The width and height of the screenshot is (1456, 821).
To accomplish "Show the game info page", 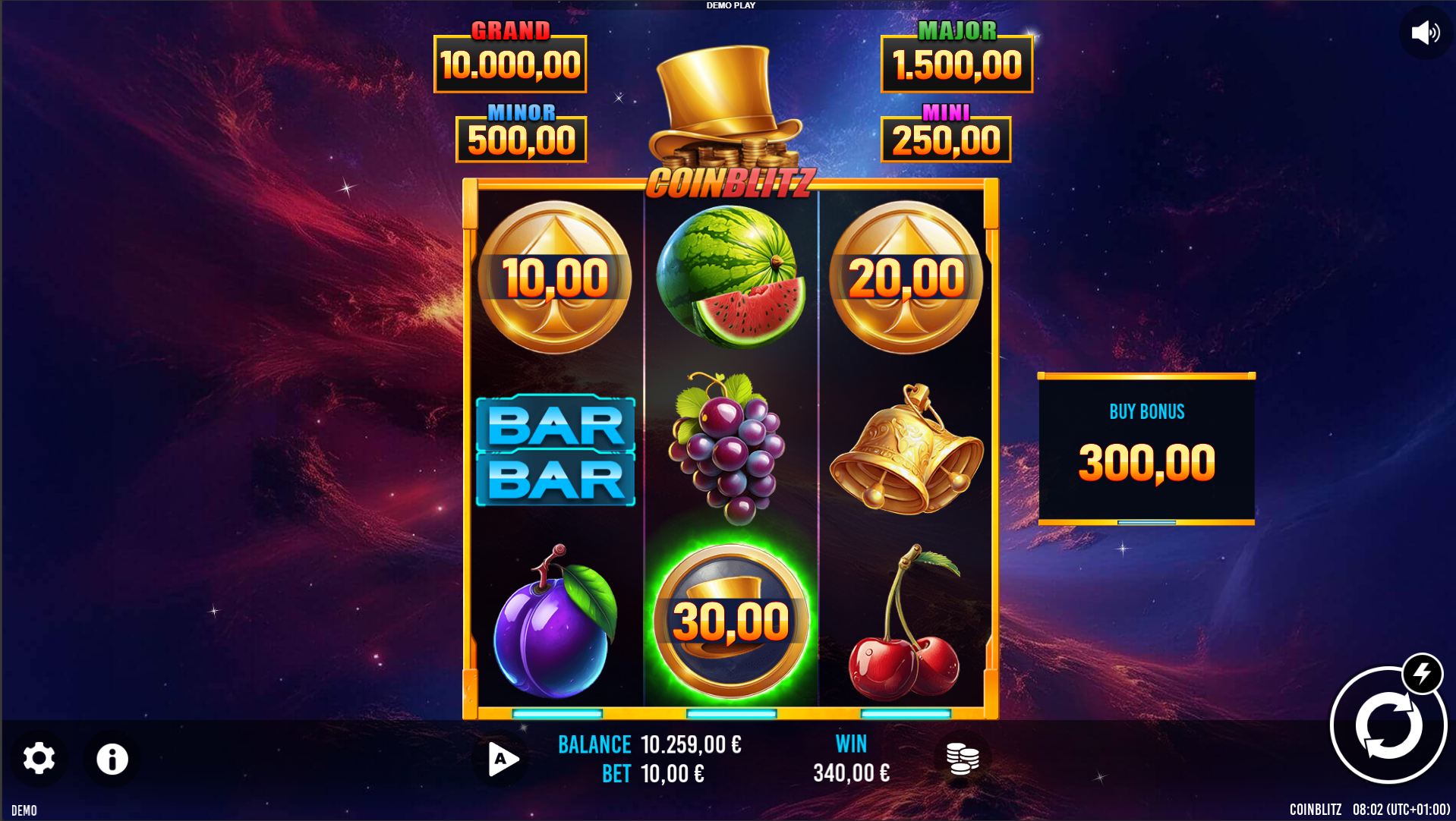I will click(112, 759).
